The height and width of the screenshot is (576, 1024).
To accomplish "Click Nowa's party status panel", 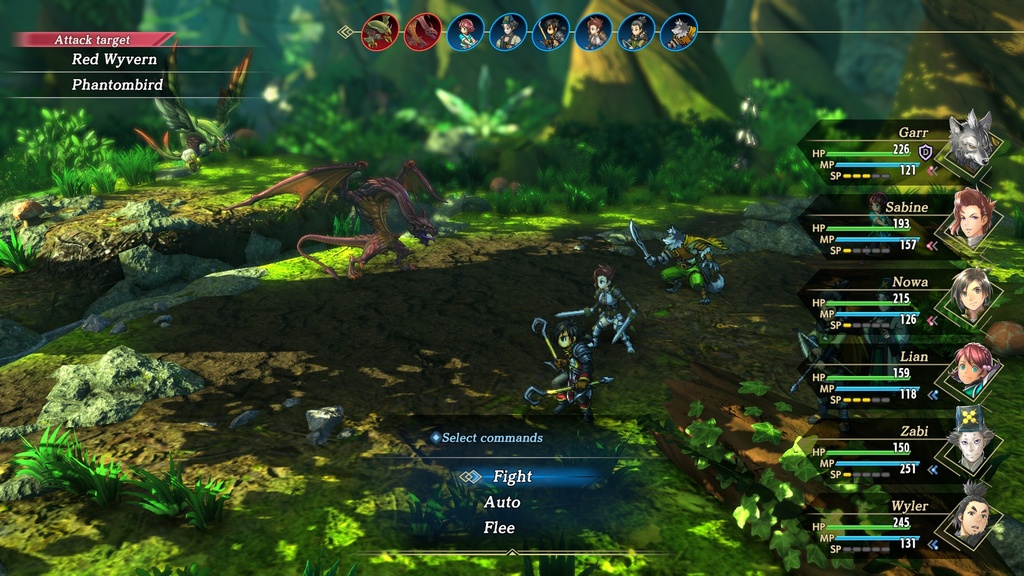I will coord(900,301).
